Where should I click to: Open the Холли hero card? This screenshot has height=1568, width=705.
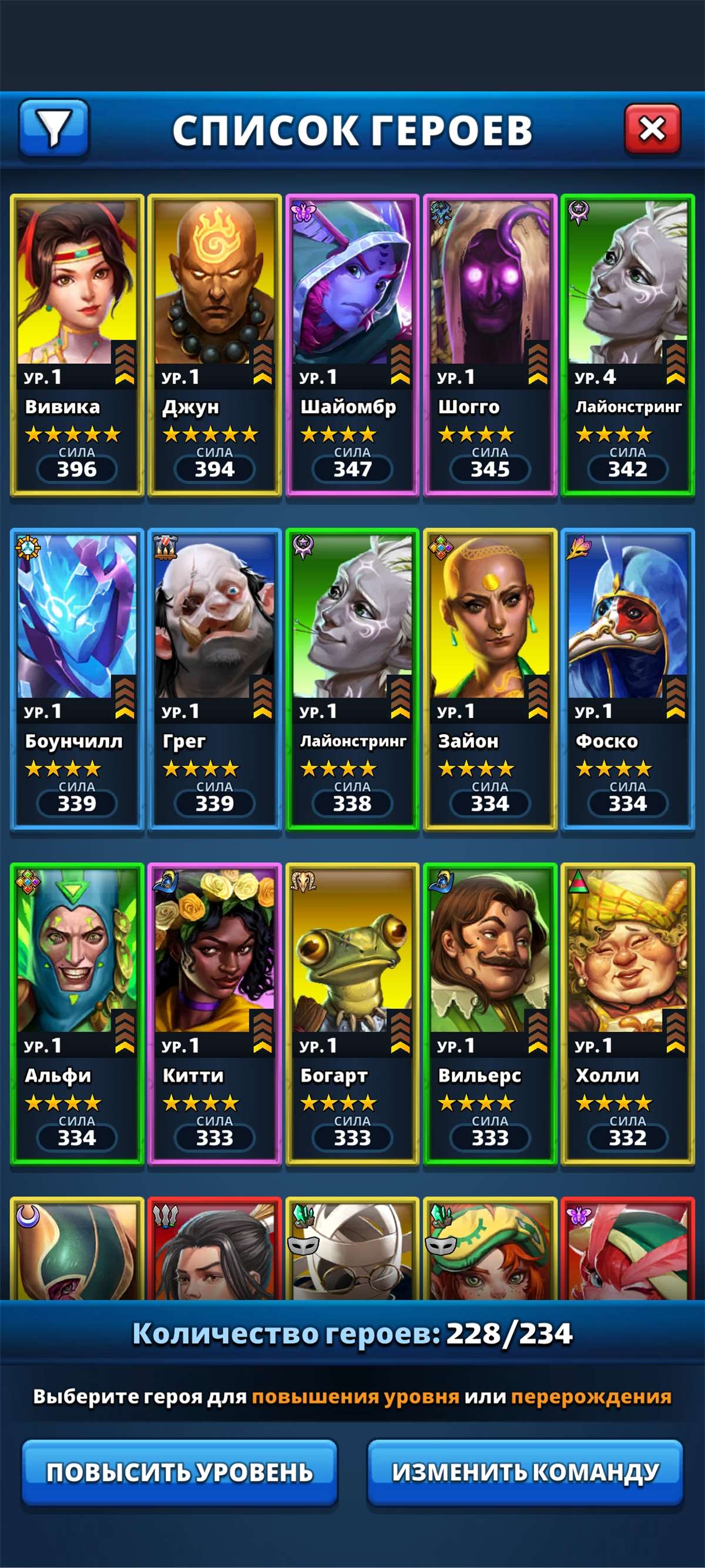[x=627, y=1013]
